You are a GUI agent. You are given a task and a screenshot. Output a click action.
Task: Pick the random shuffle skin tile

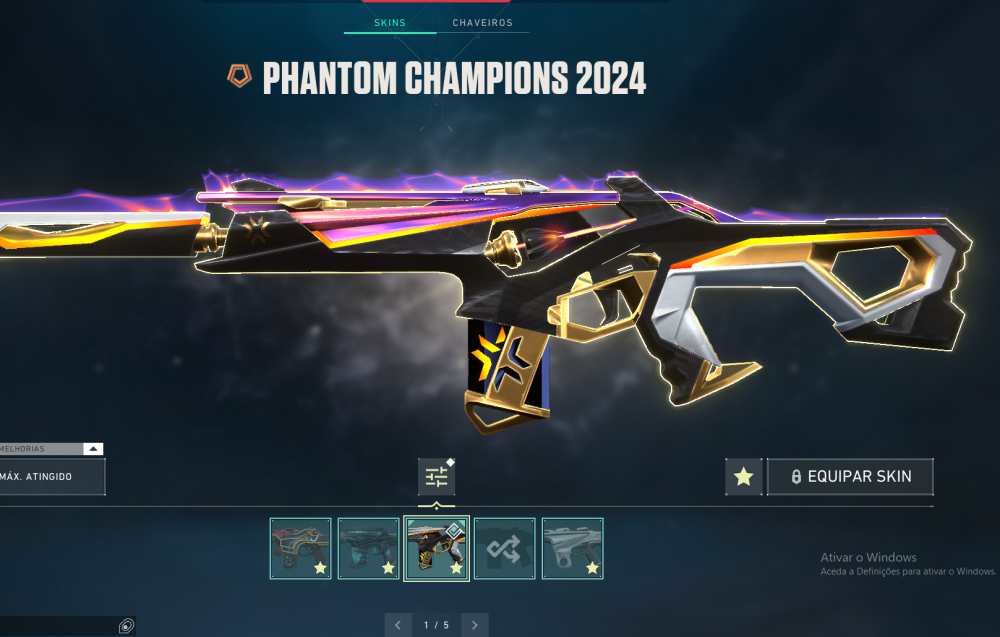click(x=504, y=548)
